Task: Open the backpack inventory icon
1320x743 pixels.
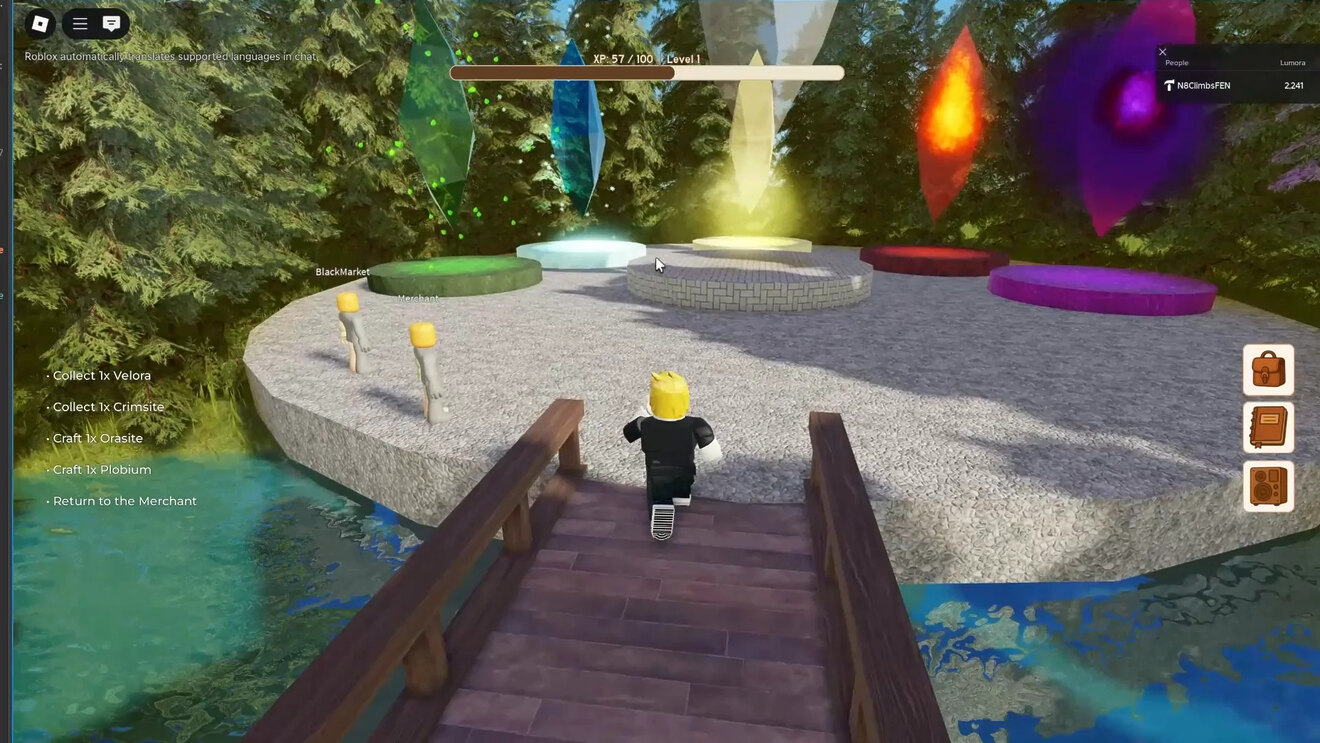Action: [1268, 369]
